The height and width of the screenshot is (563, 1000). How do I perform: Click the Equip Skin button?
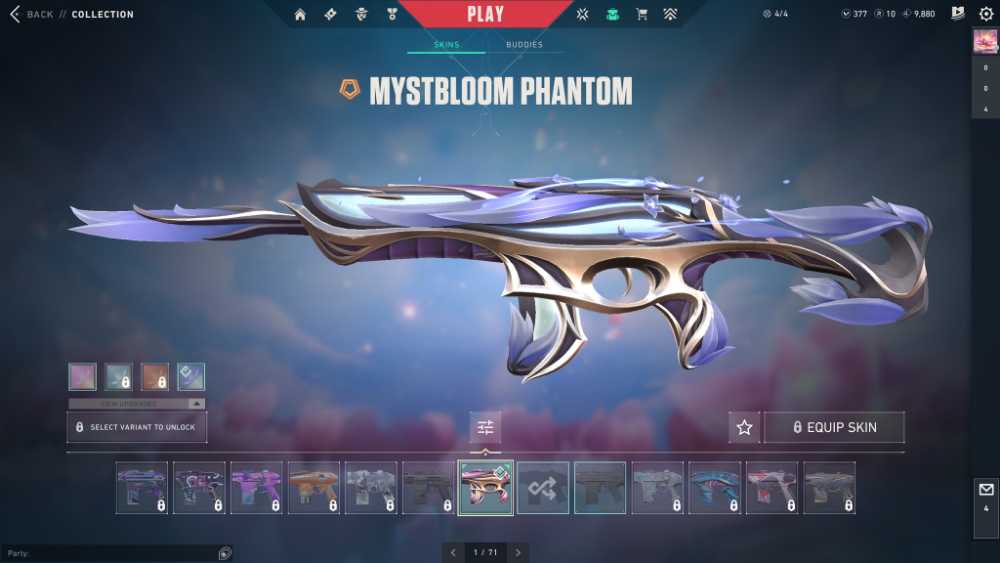(834, 427)
